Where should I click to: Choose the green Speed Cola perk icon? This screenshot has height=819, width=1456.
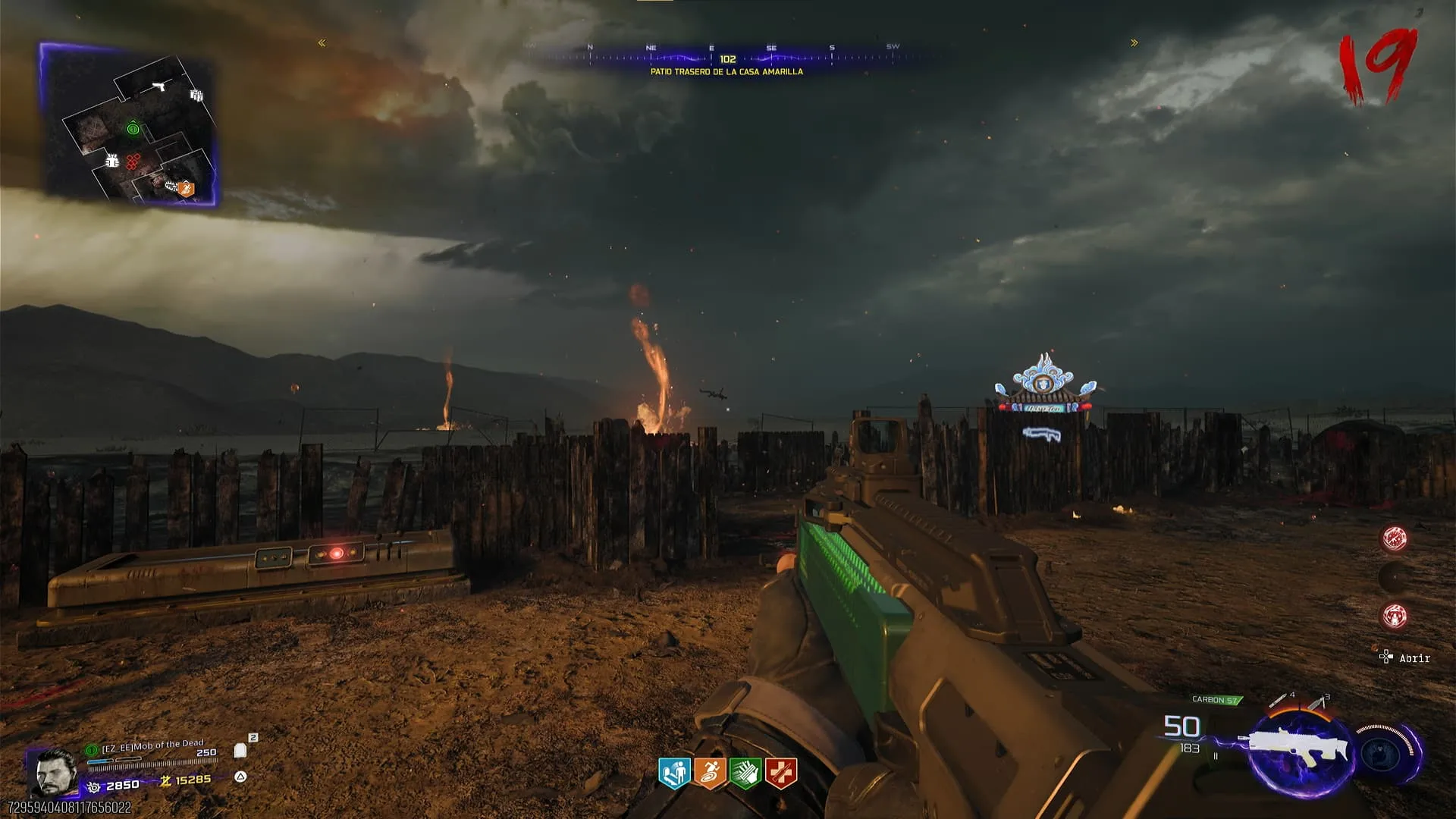(745, 773)
